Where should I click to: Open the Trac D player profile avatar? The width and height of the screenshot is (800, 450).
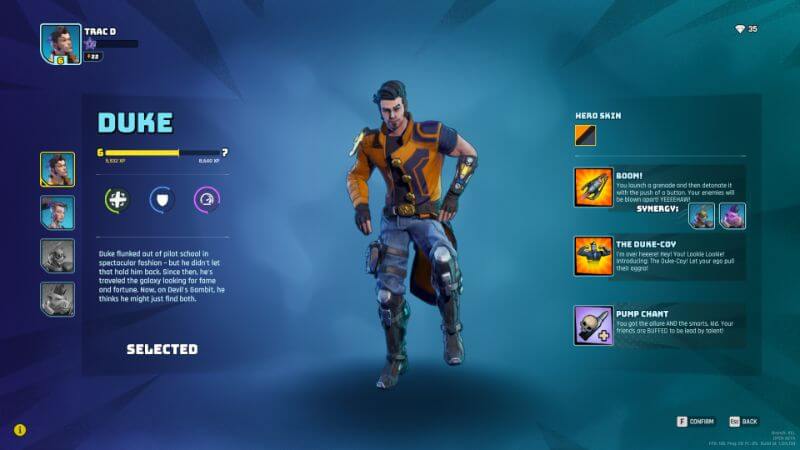(x=61, y=44)
